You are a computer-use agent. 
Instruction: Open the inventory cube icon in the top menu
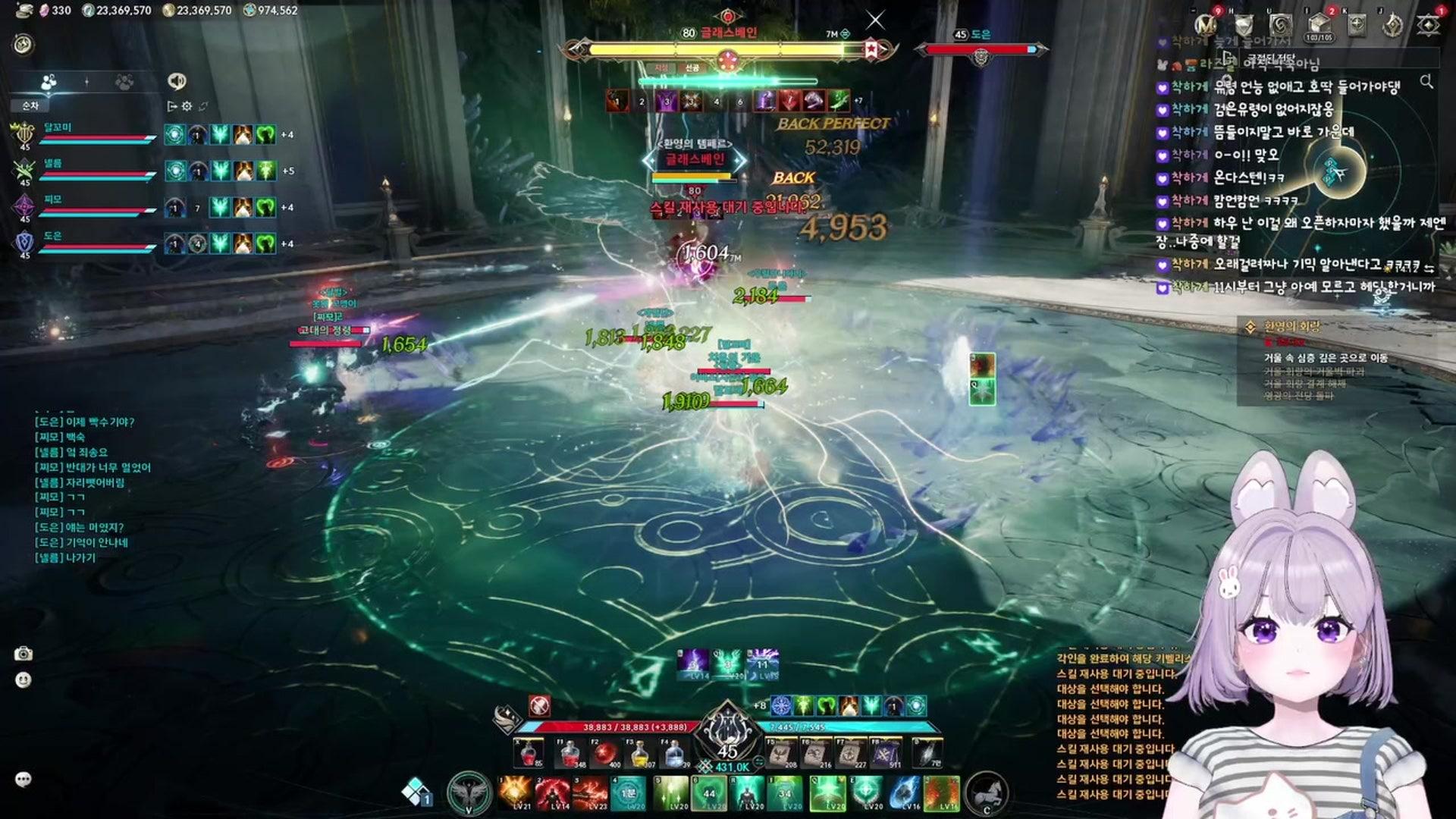(1319, 24)
